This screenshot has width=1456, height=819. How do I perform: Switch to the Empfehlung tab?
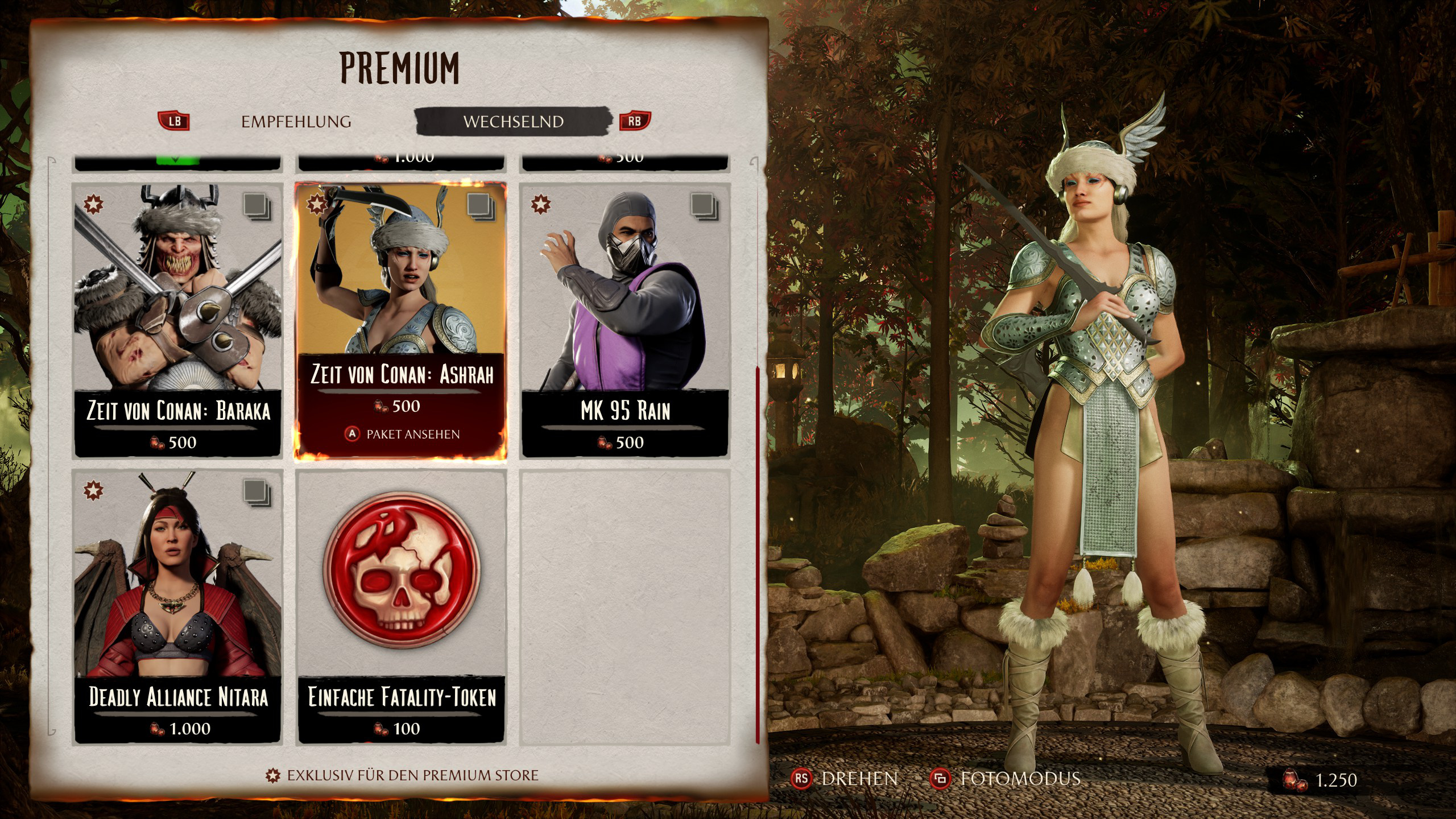click(296, 122)
